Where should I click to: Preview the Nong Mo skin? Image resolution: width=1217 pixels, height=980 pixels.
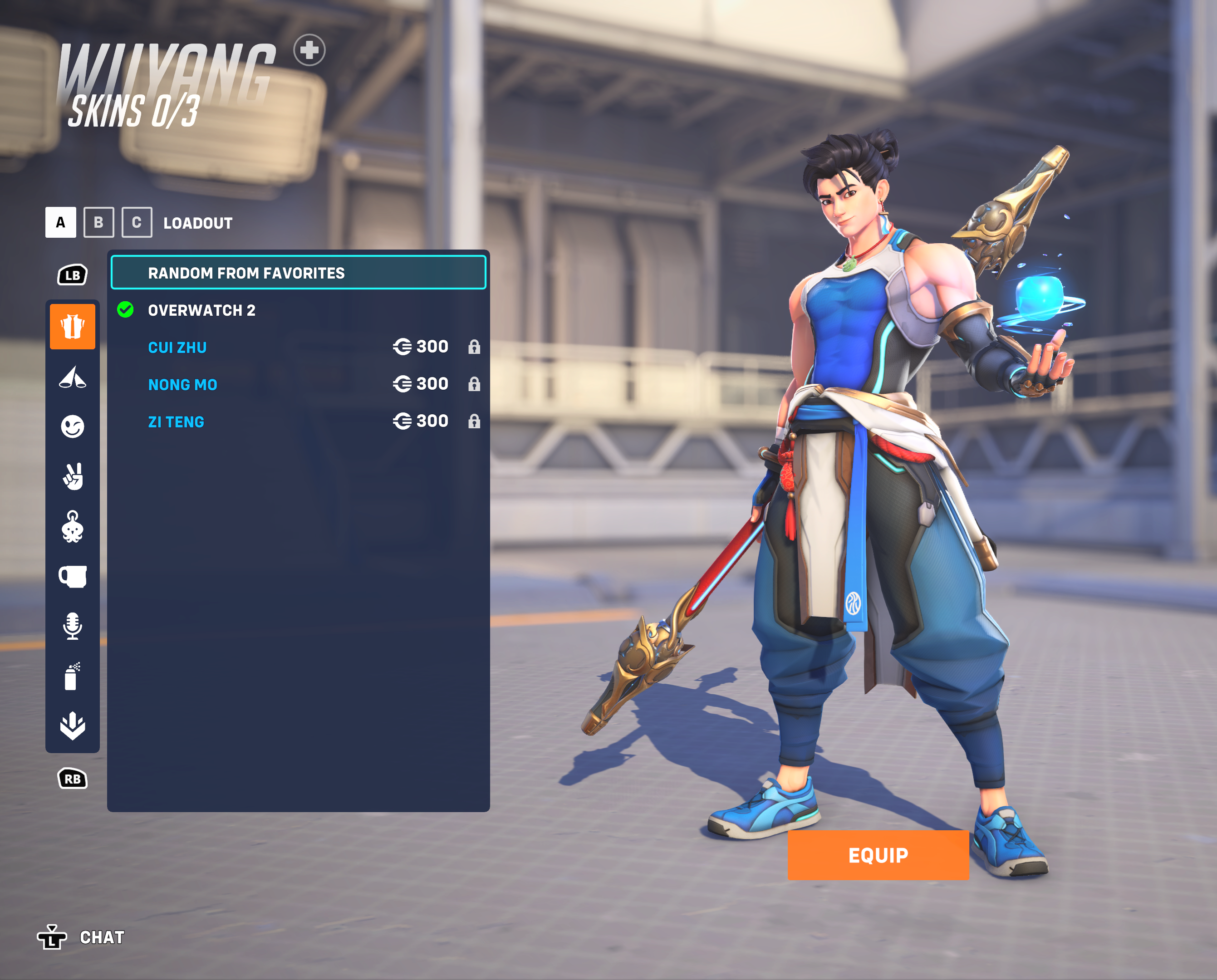[x=182, y=384]
